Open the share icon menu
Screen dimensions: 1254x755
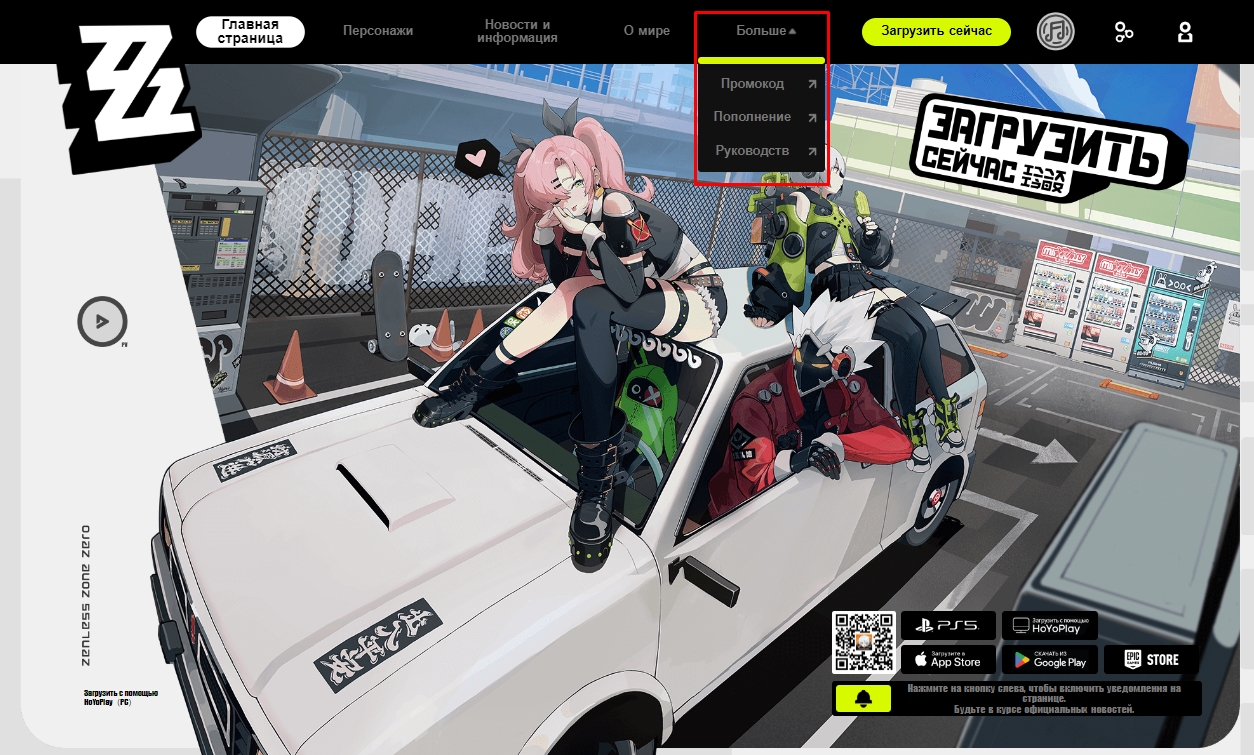click(x=1124, y=32)
